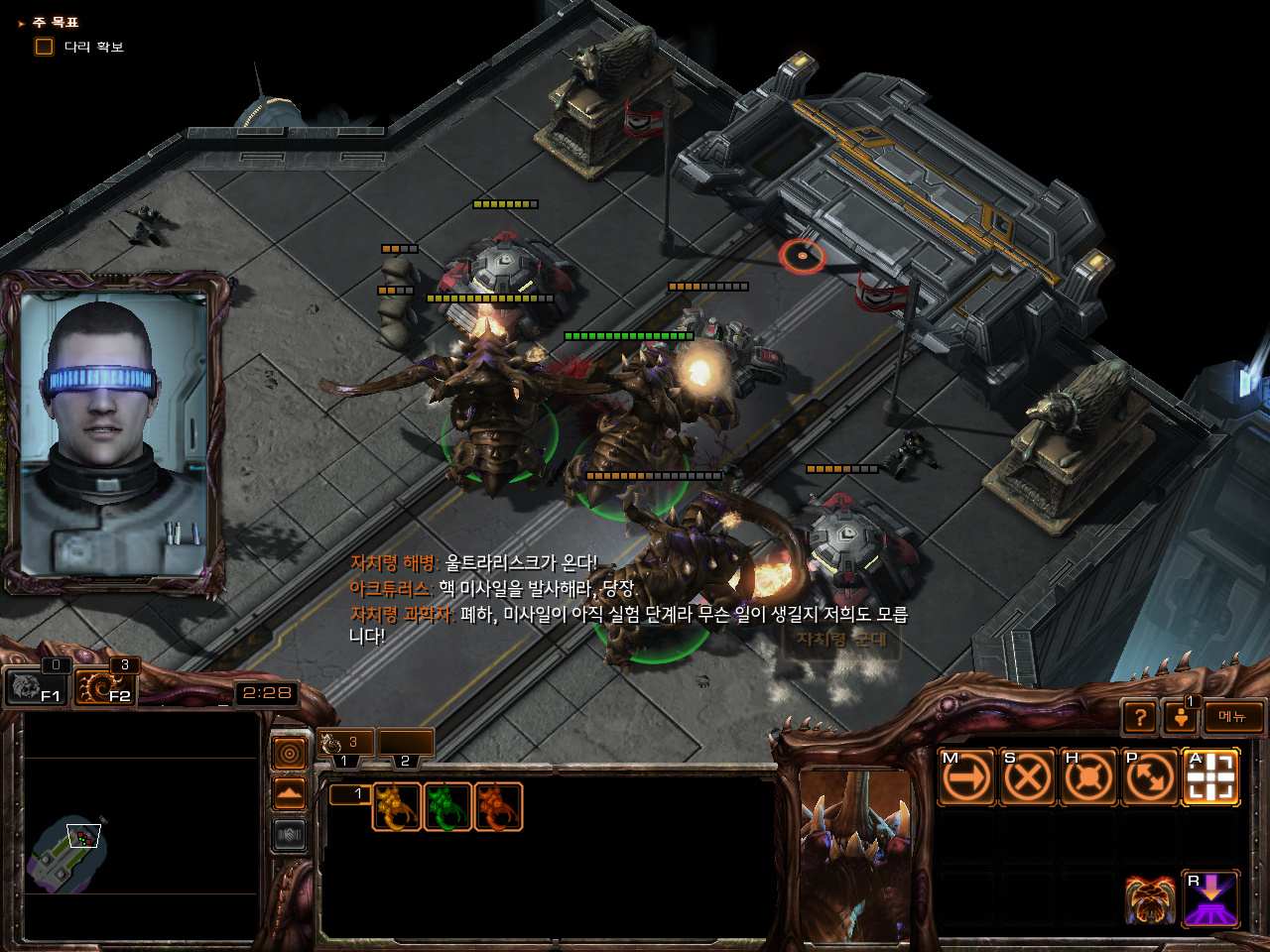Switch to empty control group 2 tab
The height and width of the screenshot is (952, 1270).
tap(406, 744)
